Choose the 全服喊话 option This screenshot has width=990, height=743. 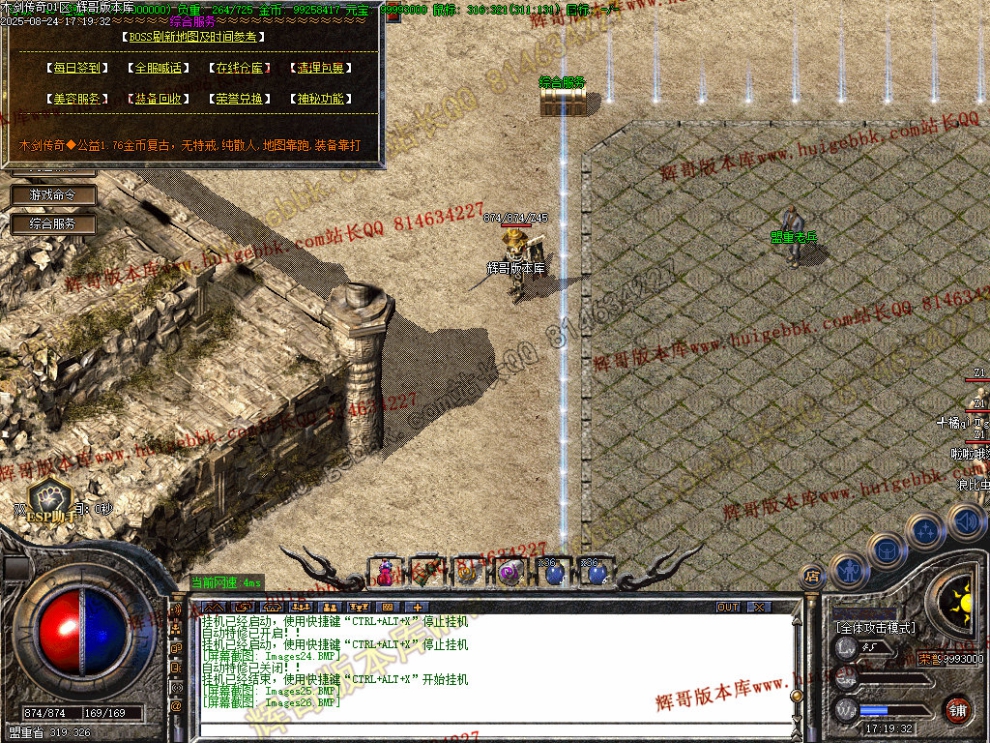pyautogui.click(x=158, y=69)
